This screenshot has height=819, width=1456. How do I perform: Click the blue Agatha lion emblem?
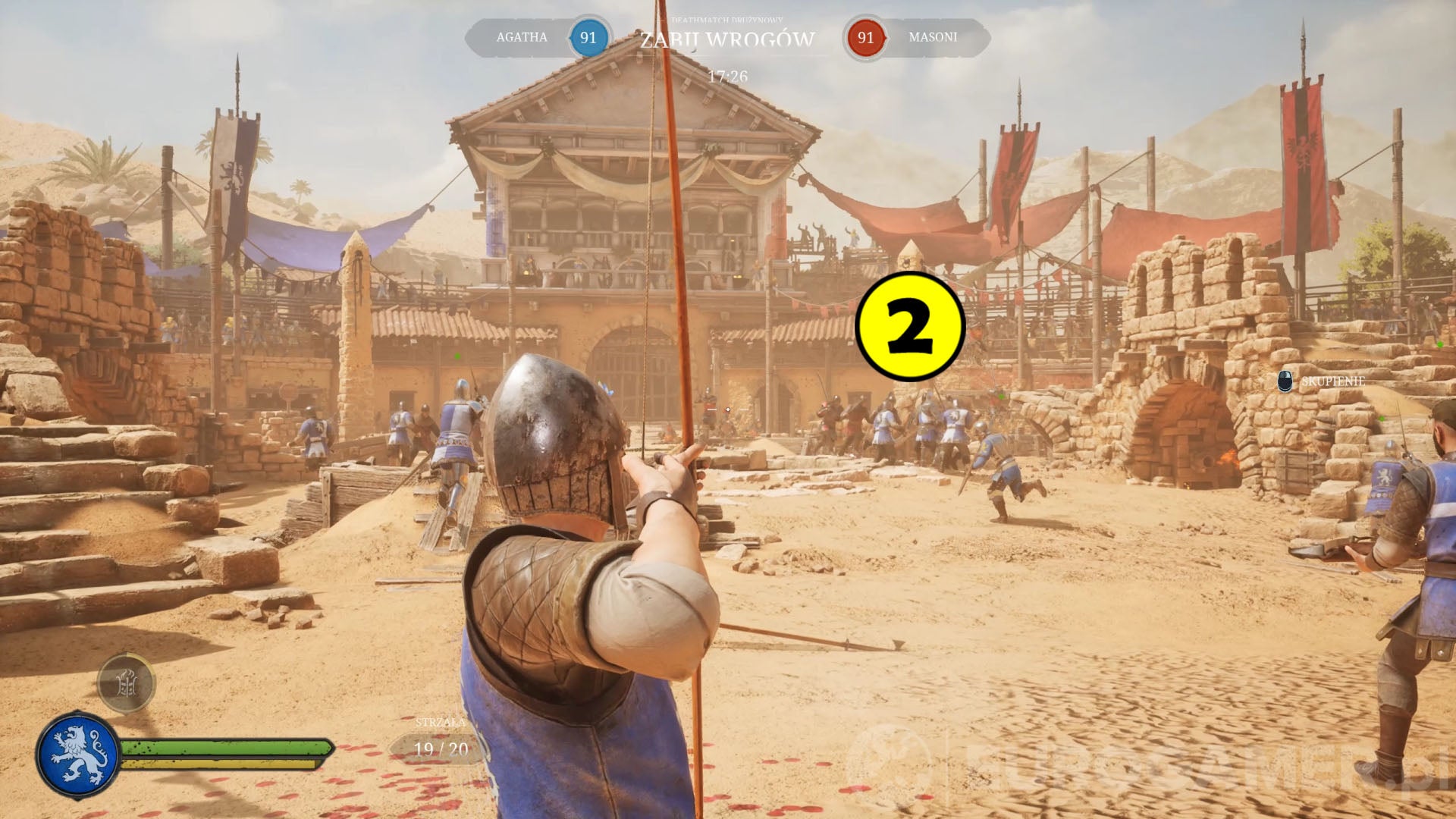point(78,755)
